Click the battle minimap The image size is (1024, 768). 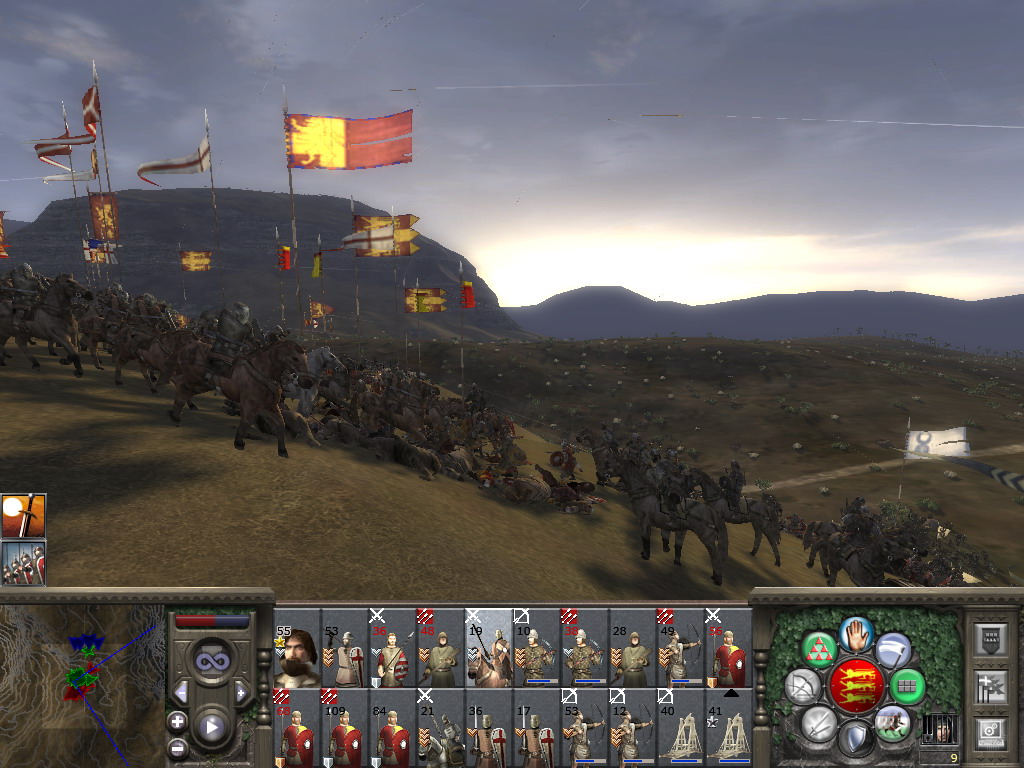point(82,682)
